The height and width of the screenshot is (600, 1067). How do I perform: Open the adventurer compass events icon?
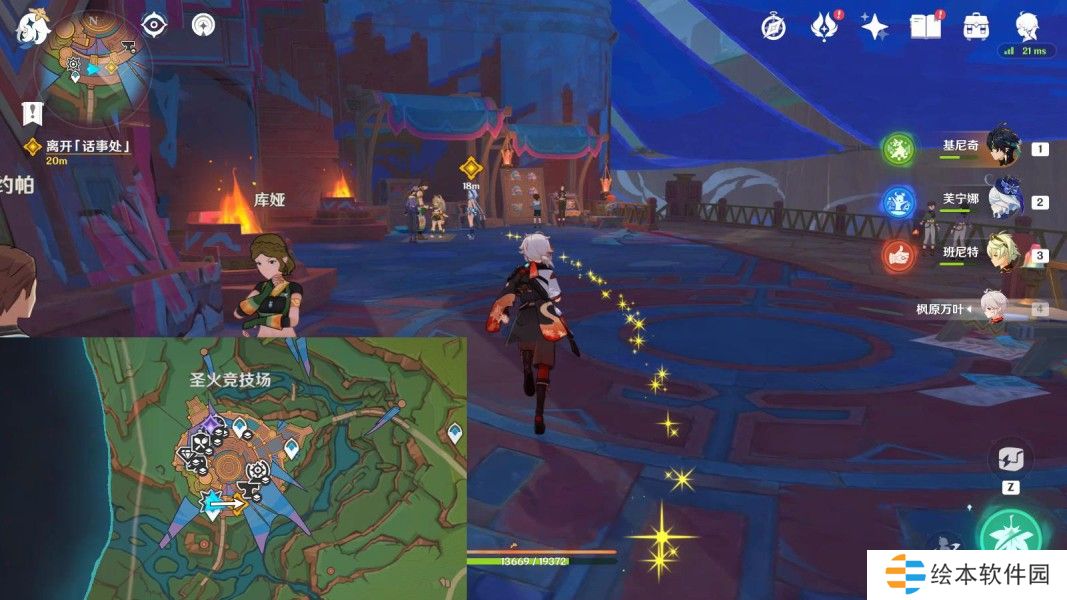pos(773,27)
